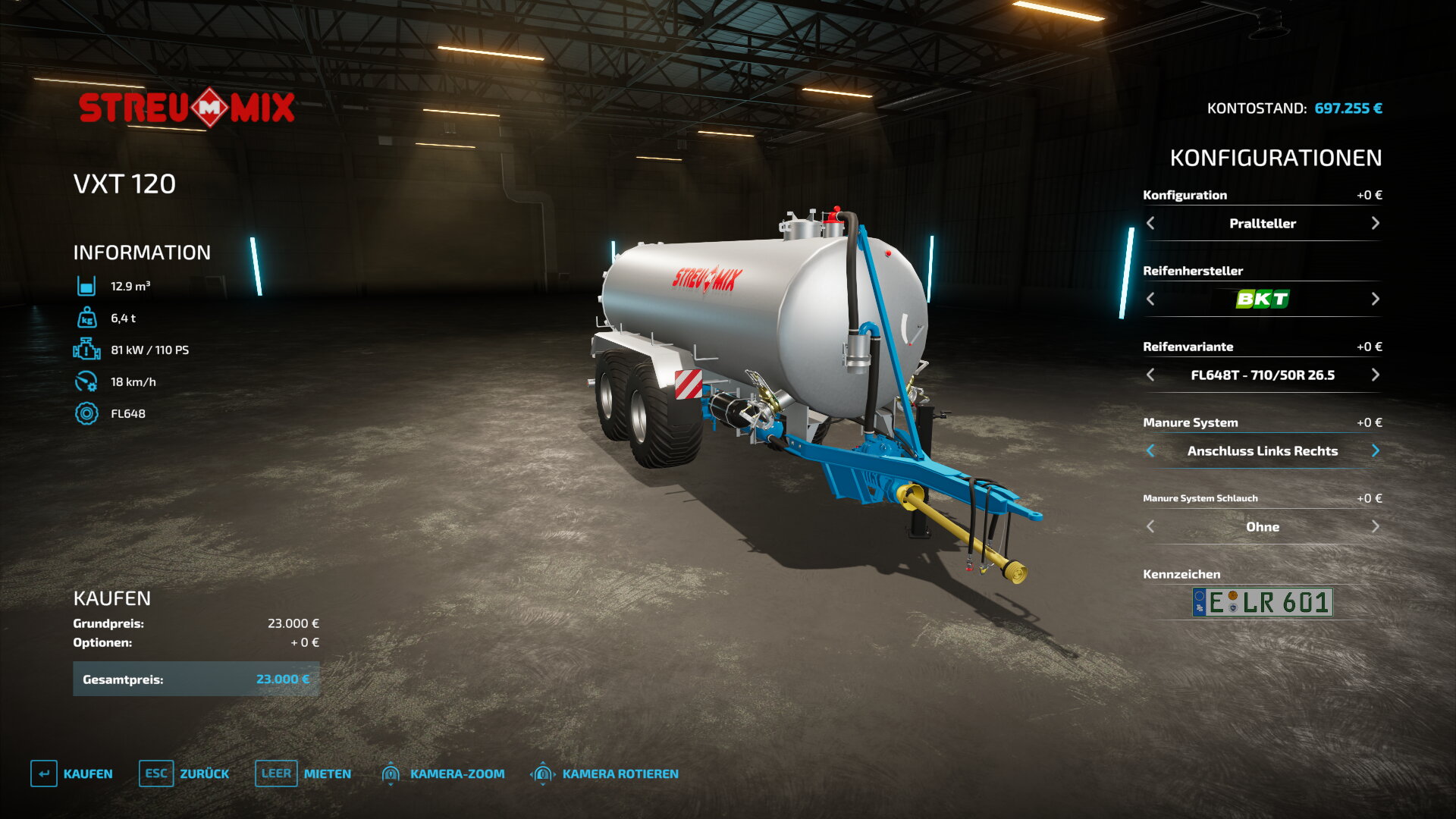The width and height of the screenshot is (1456, 819).
Task: Choose previous Reifenhersteller before BKT
Action: pyautogui.click(x=1150, y=299)
